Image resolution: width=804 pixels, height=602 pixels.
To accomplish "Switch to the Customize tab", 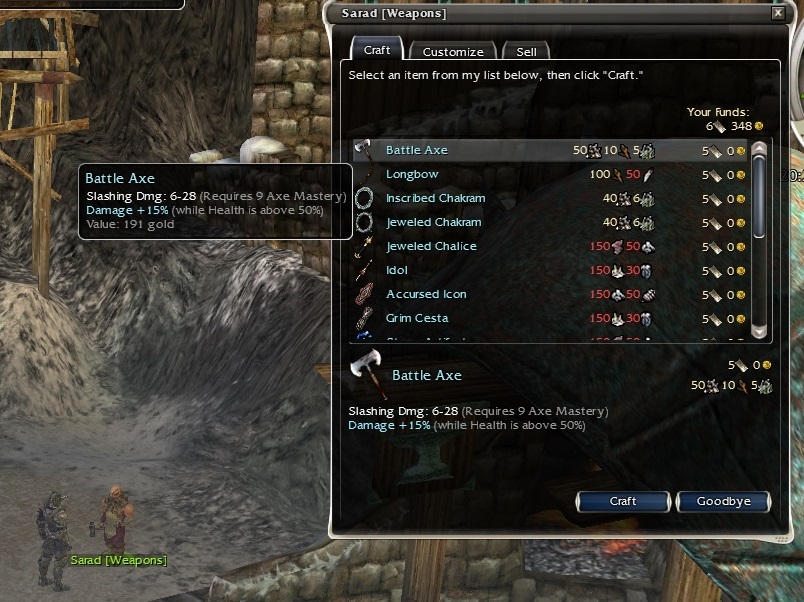I will [x=452, y=51].
